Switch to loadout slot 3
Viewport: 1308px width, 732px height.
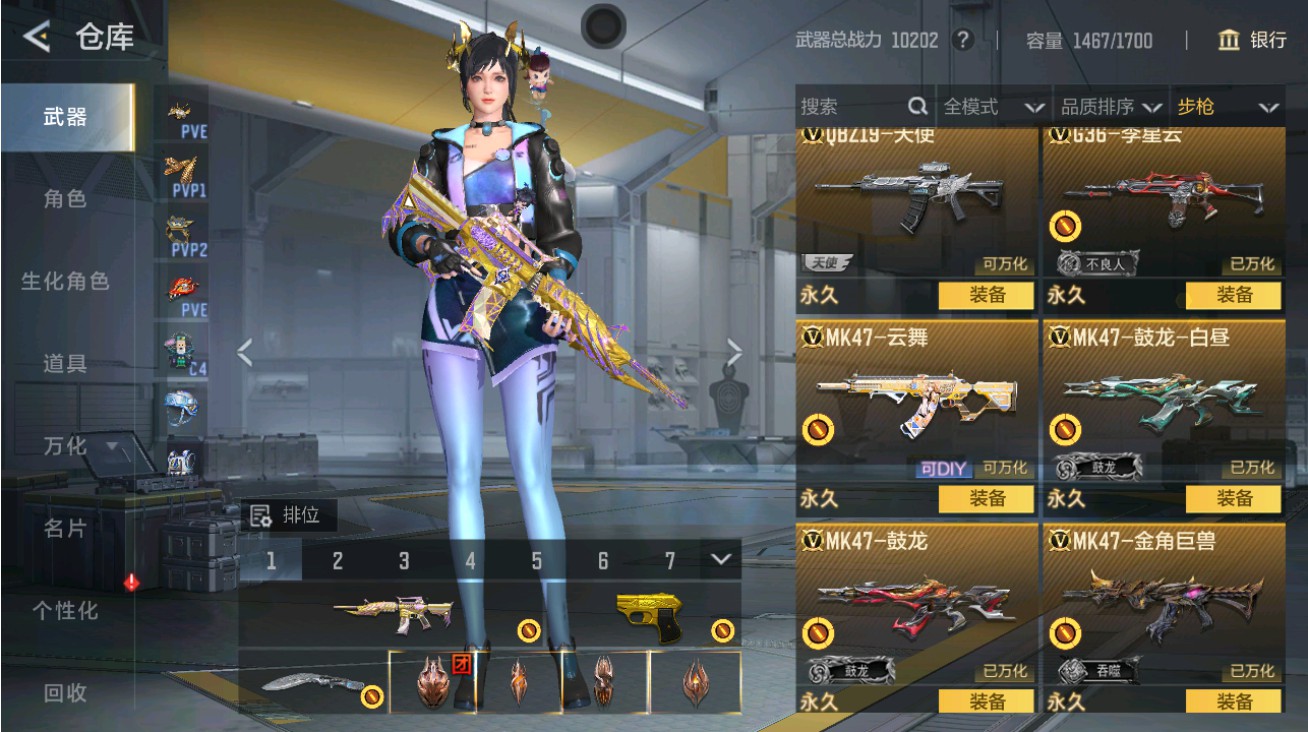click(403, 561)
